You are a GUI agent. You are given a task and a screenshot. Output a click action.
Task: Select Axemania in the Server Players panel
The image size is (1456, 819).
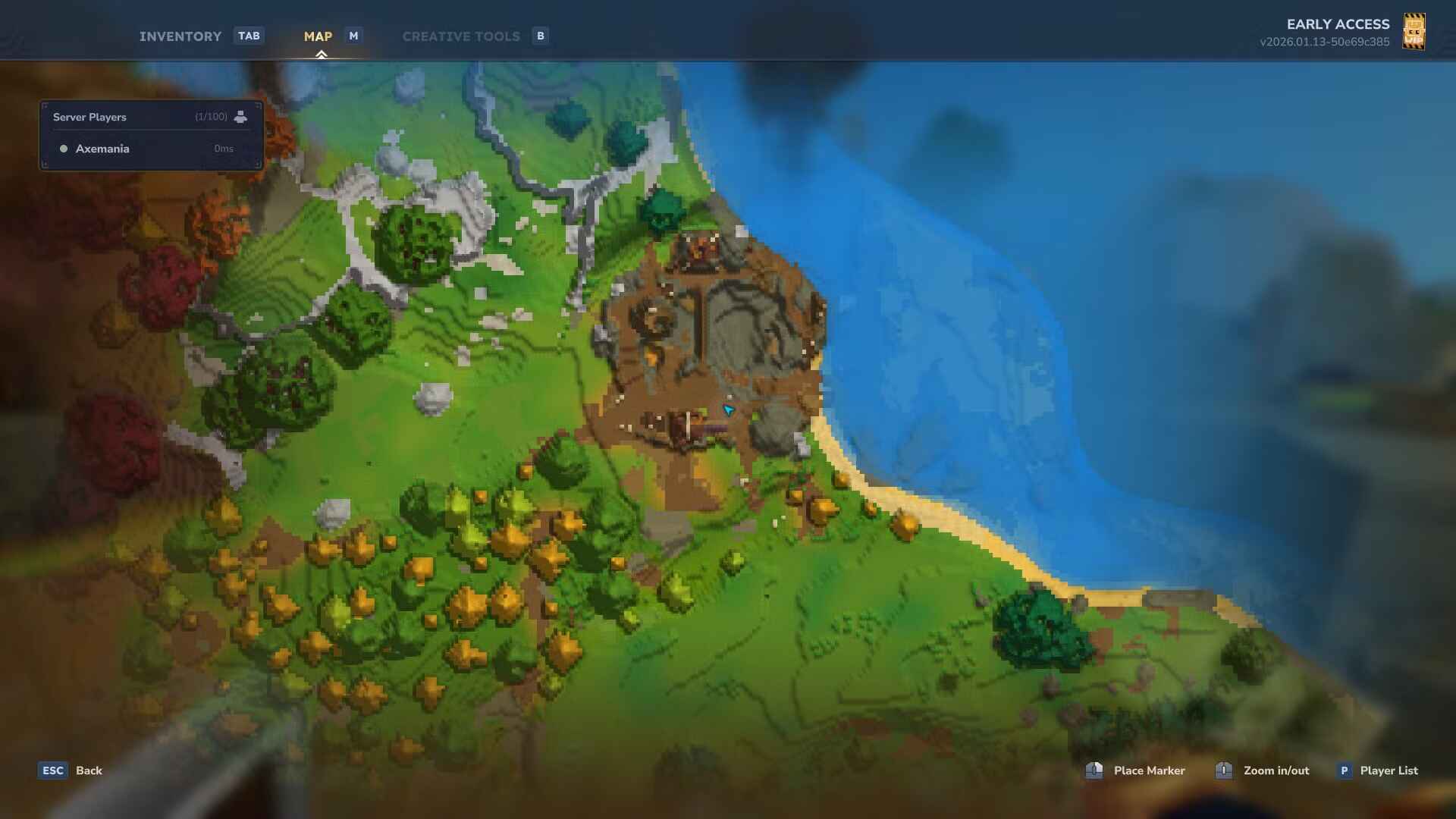102,149
